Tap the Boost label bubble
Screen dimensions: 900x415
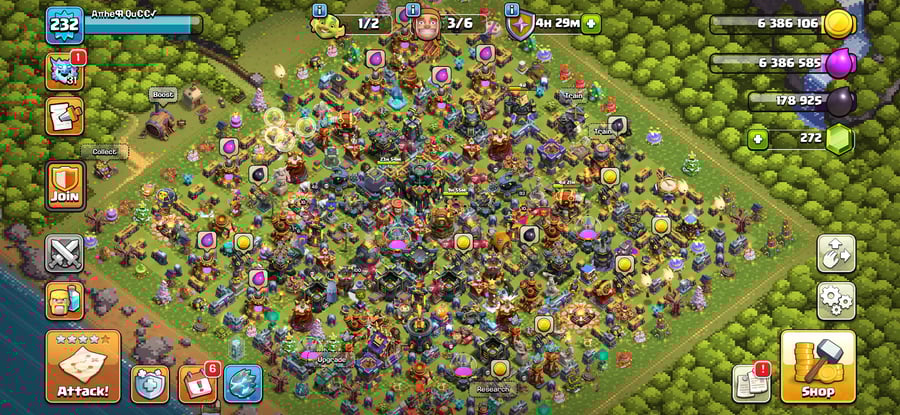[x=162, y=94]
